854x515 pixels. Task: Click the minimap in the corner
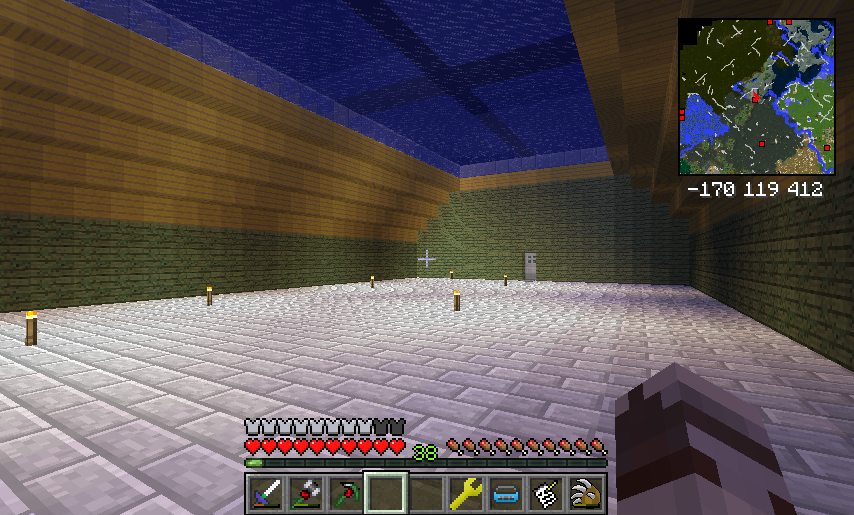(x=757, y=97)
